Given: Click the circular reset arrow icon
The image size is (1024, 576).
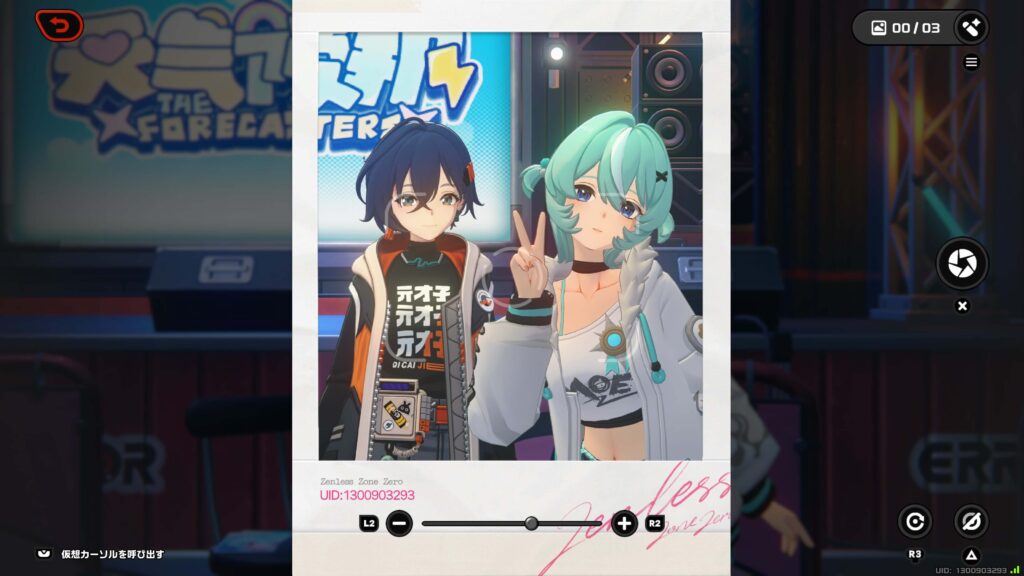Looking at the screenshot, I should 914,521.
